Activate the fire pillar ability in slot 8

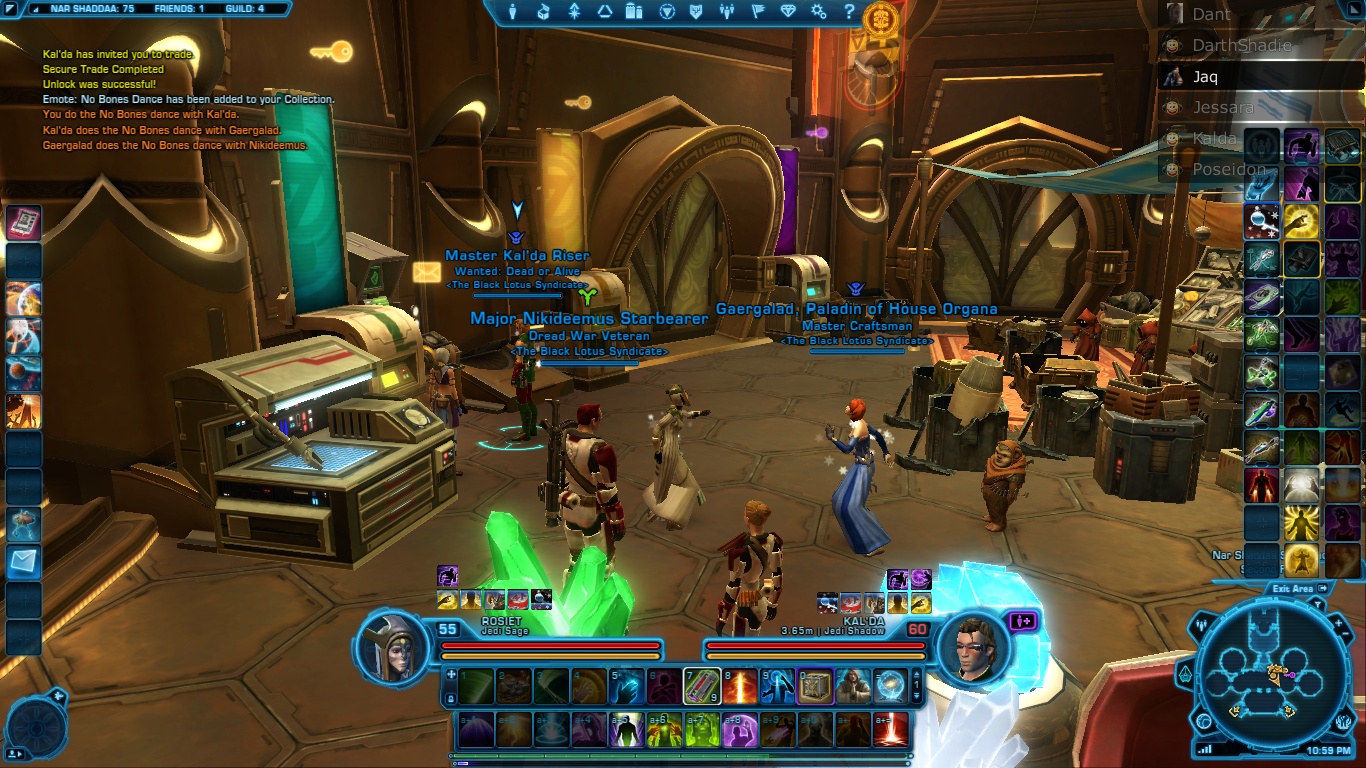click(x=741, y=686)
